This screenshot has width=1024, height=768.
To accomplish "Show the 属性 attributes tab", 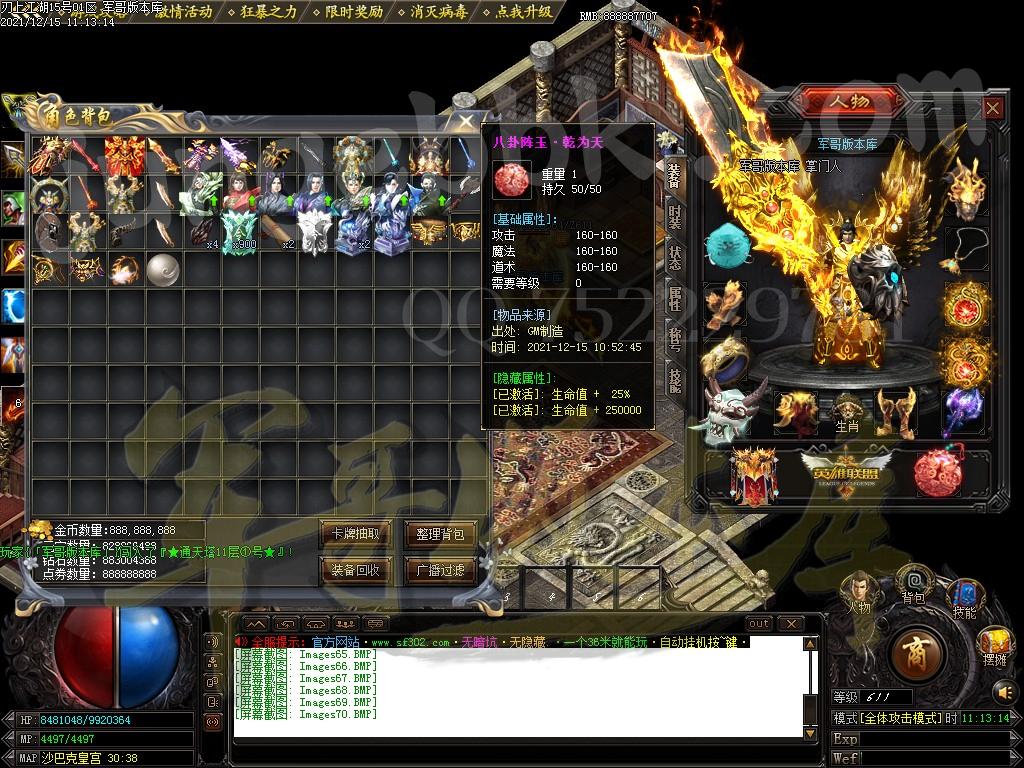I will click(x=675, y=297).
